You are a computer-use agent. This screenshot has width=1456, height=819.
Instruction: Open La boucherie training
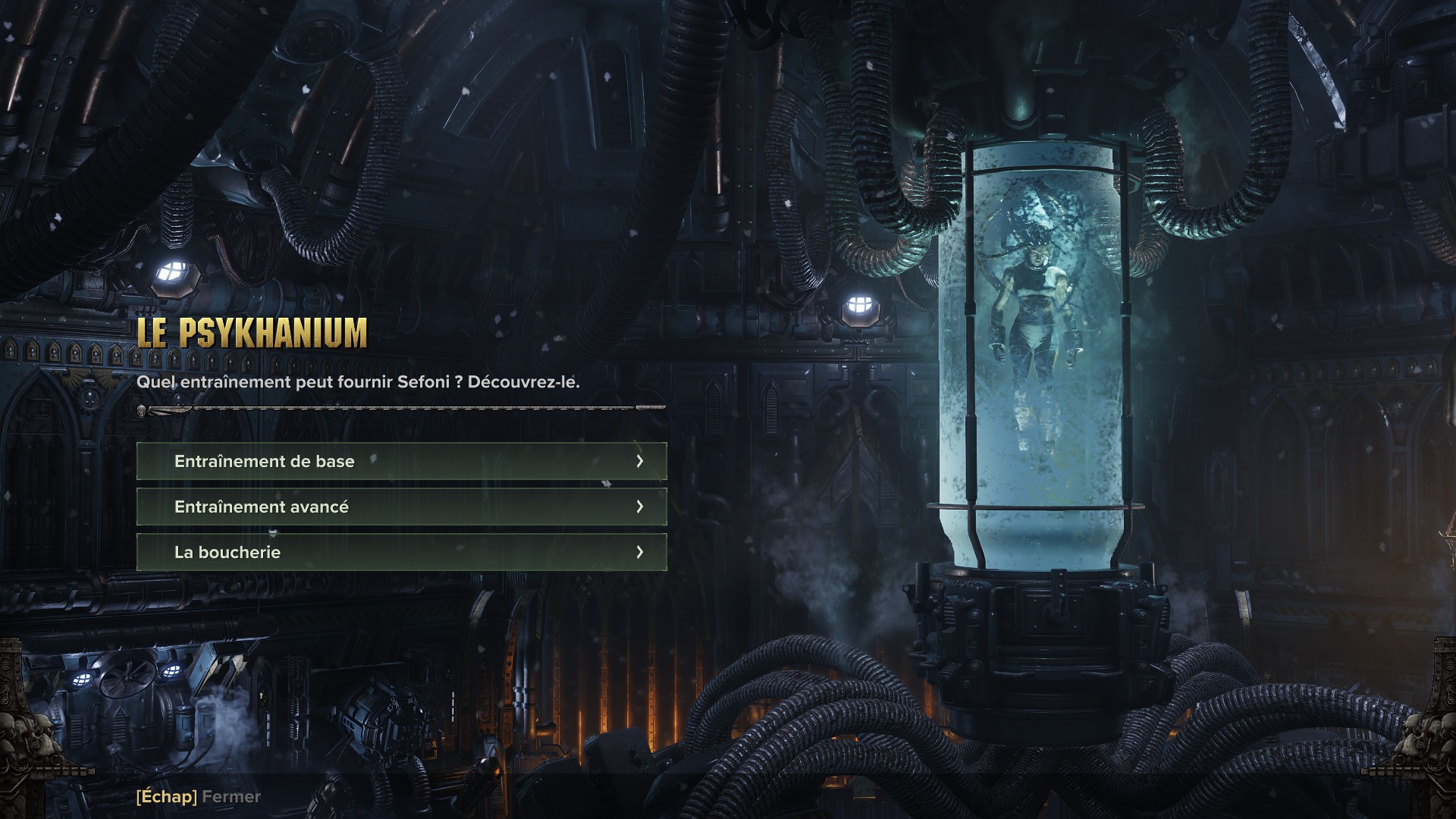pos(401,552)
